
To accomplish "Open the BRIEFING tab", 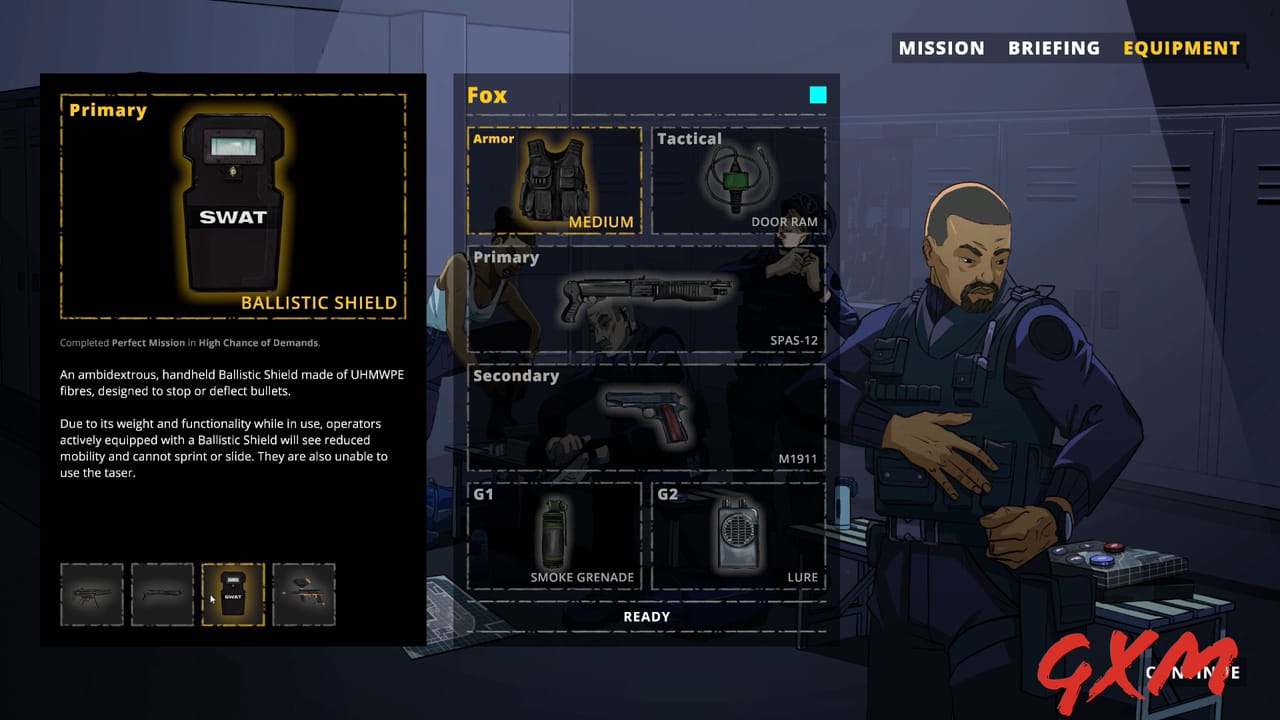I will tap(1055, 47).
